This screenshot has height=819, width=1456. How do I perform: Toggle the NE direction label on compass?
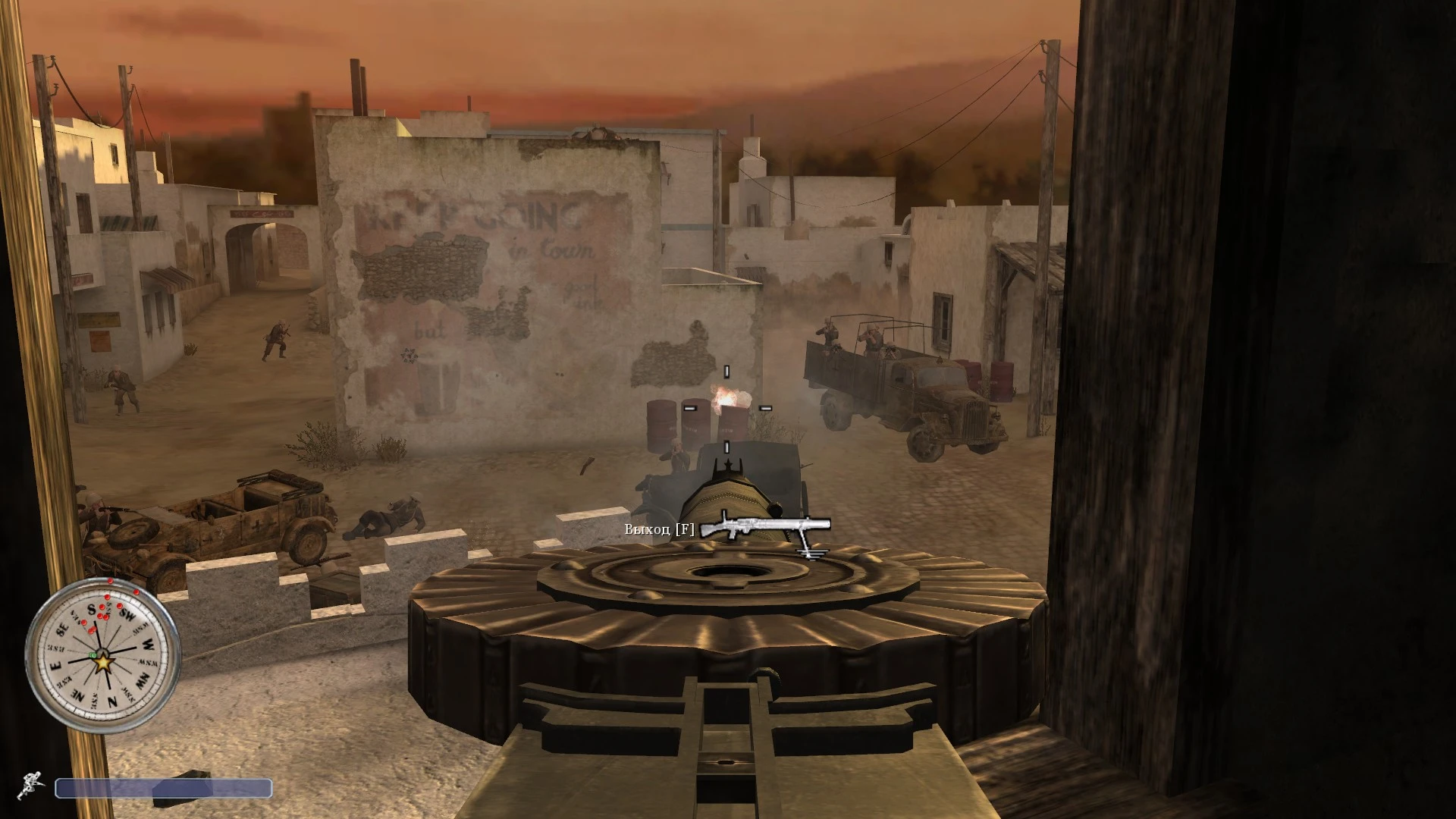coord(79,694)
